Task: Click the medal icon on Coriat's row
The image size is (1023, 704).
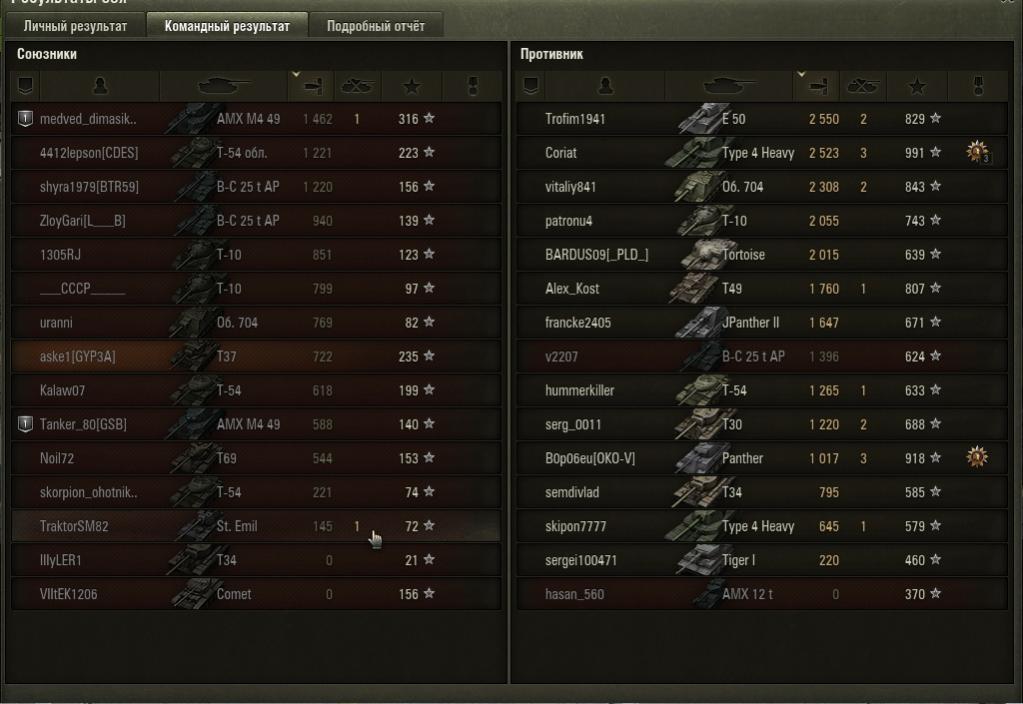Action: [x=977, y=153]
